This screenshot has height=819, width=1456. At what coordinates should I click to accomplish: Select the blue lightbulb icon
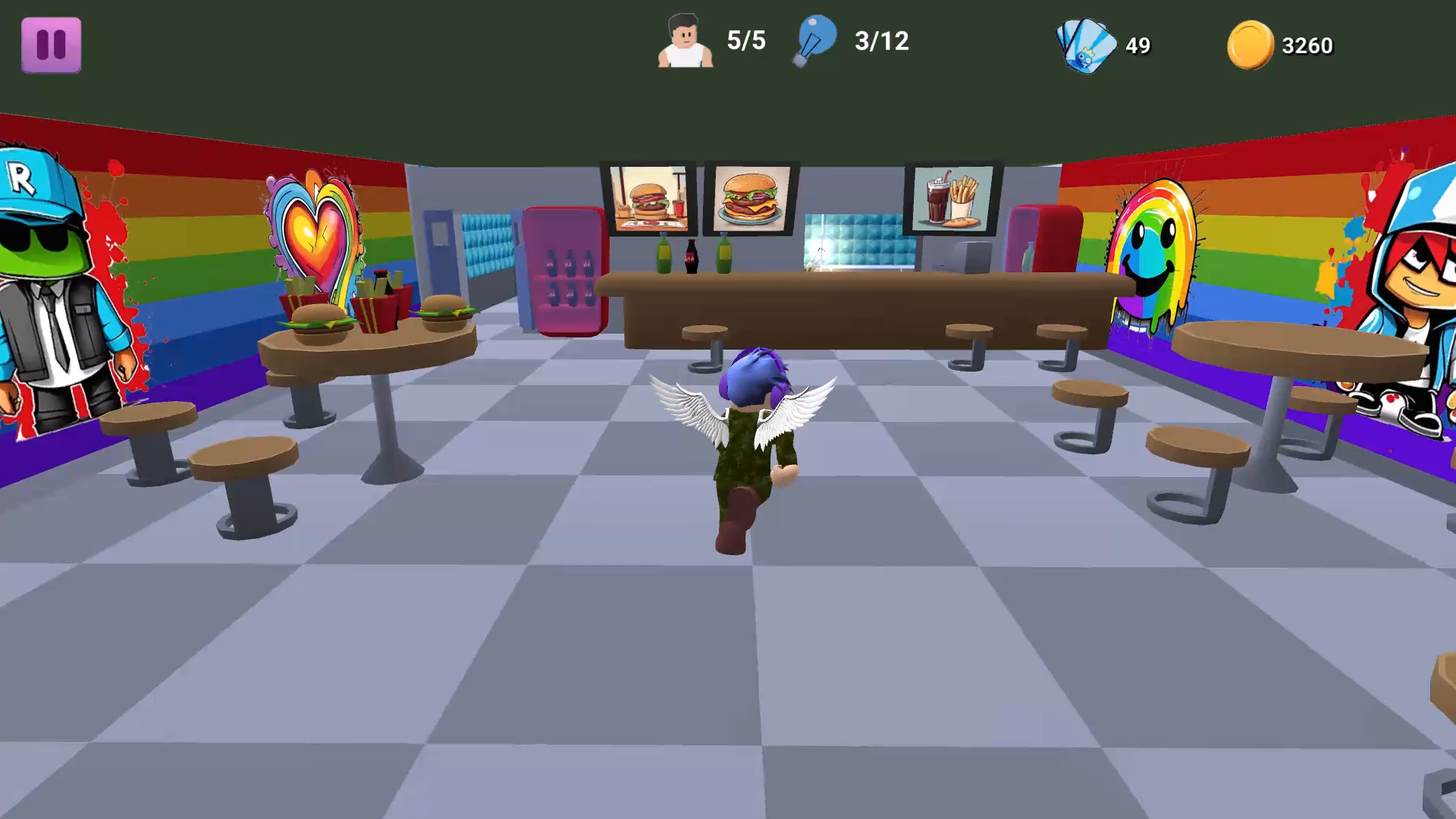click(817, 39)
